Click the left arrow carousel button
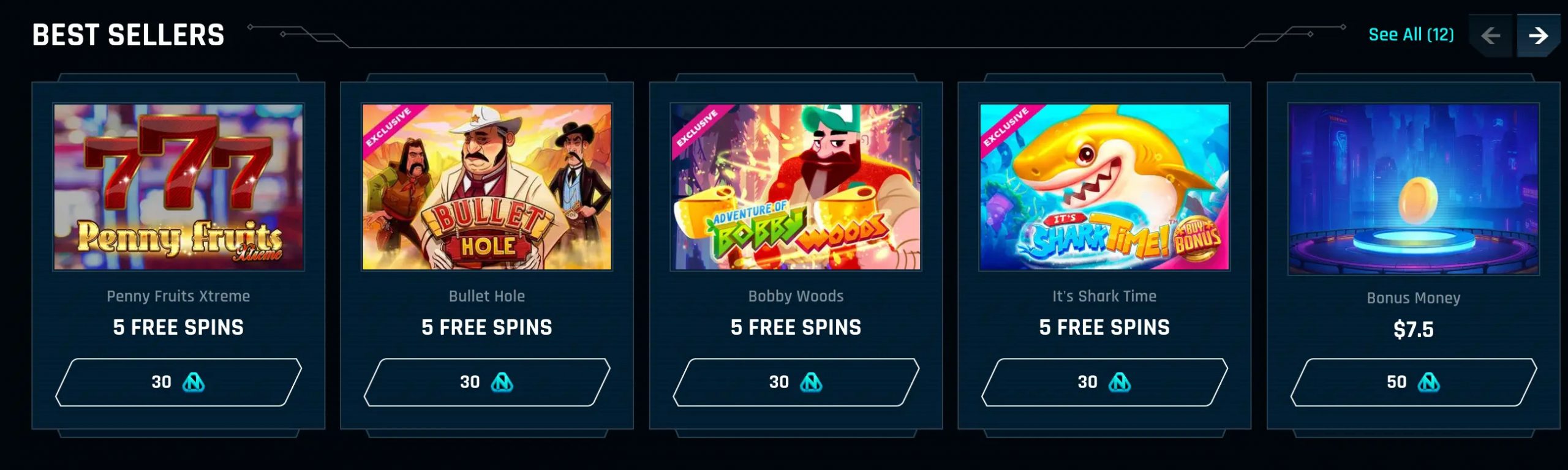 [1490, 36]
